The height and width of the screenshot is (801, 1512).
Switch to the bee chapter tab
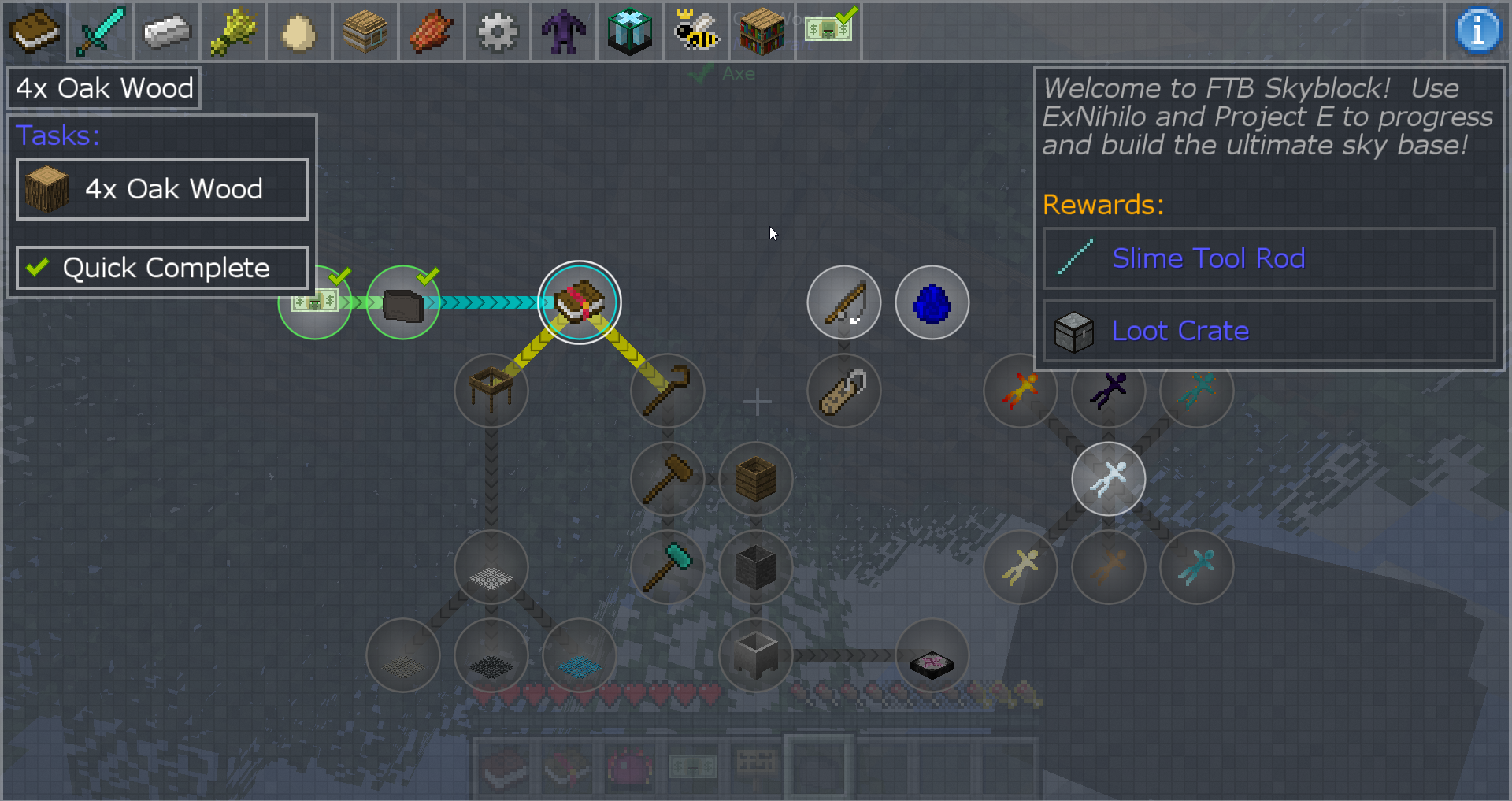pos(696,32)
